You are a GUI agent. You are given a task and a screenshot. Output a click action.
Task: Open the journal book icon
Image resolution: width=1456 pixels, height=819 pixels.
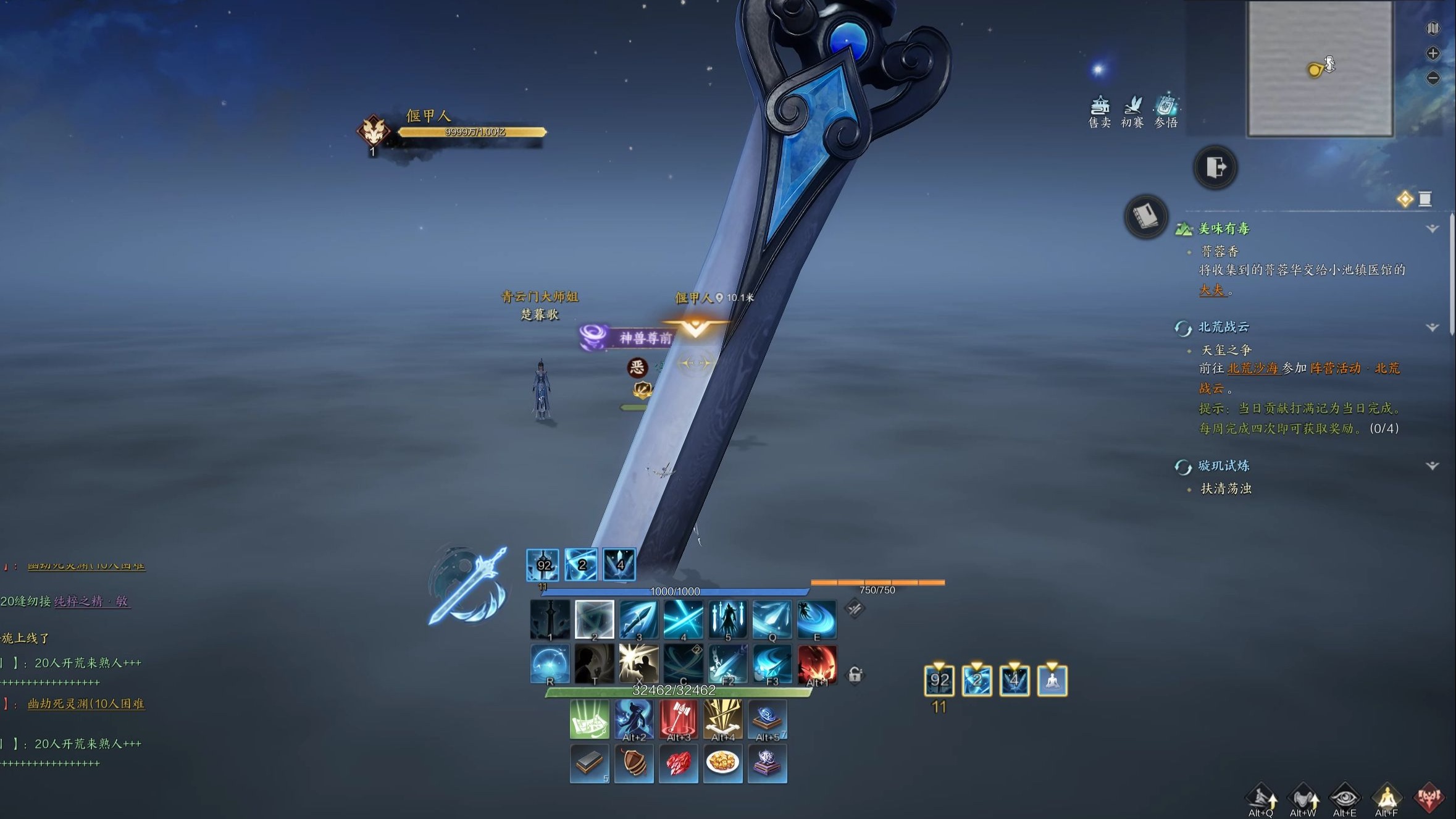[1145, 217]
